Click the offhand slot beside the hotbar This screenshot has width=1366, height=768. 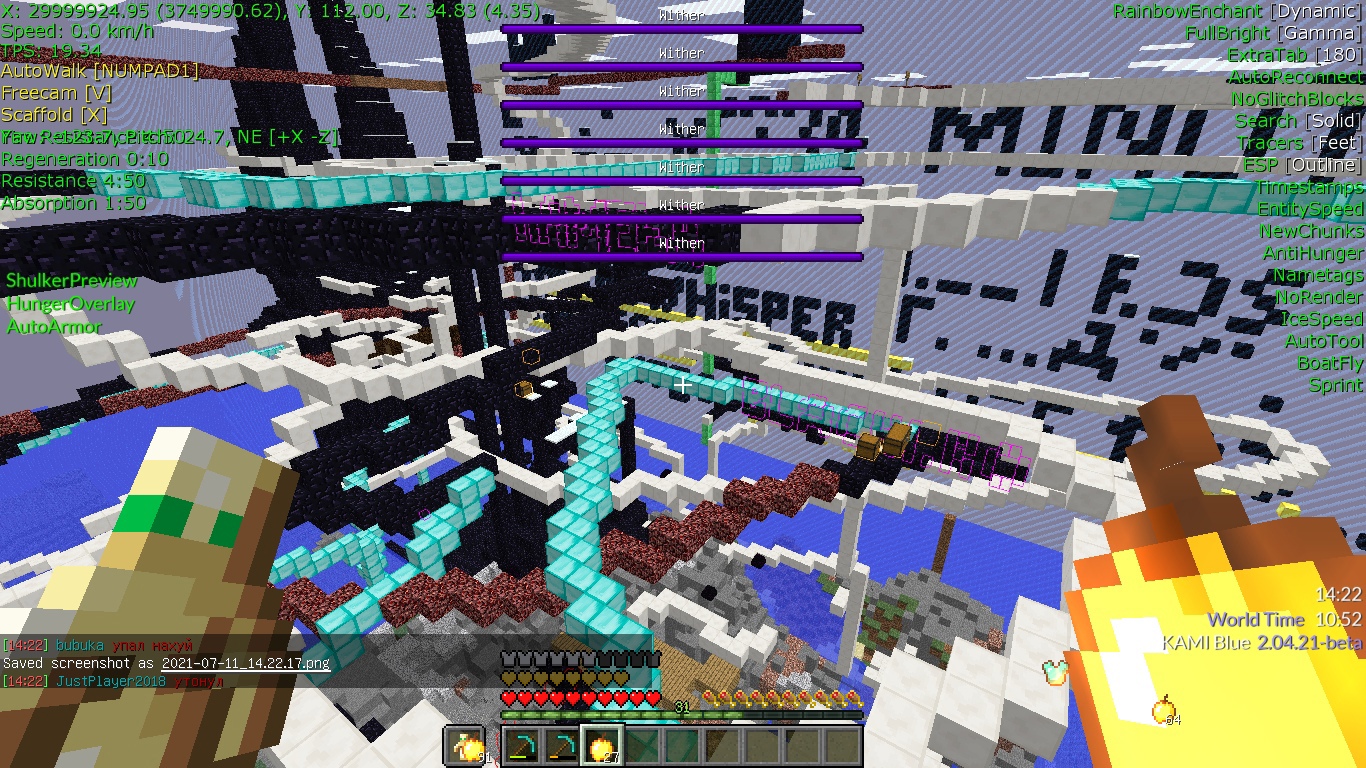464,746
